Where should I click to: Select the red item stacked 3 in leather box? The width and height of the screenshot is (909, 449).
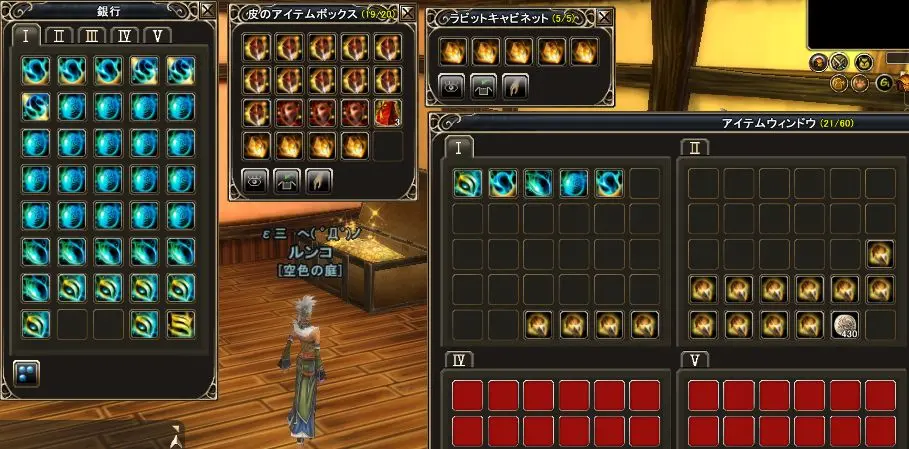(x=388, y=113)
